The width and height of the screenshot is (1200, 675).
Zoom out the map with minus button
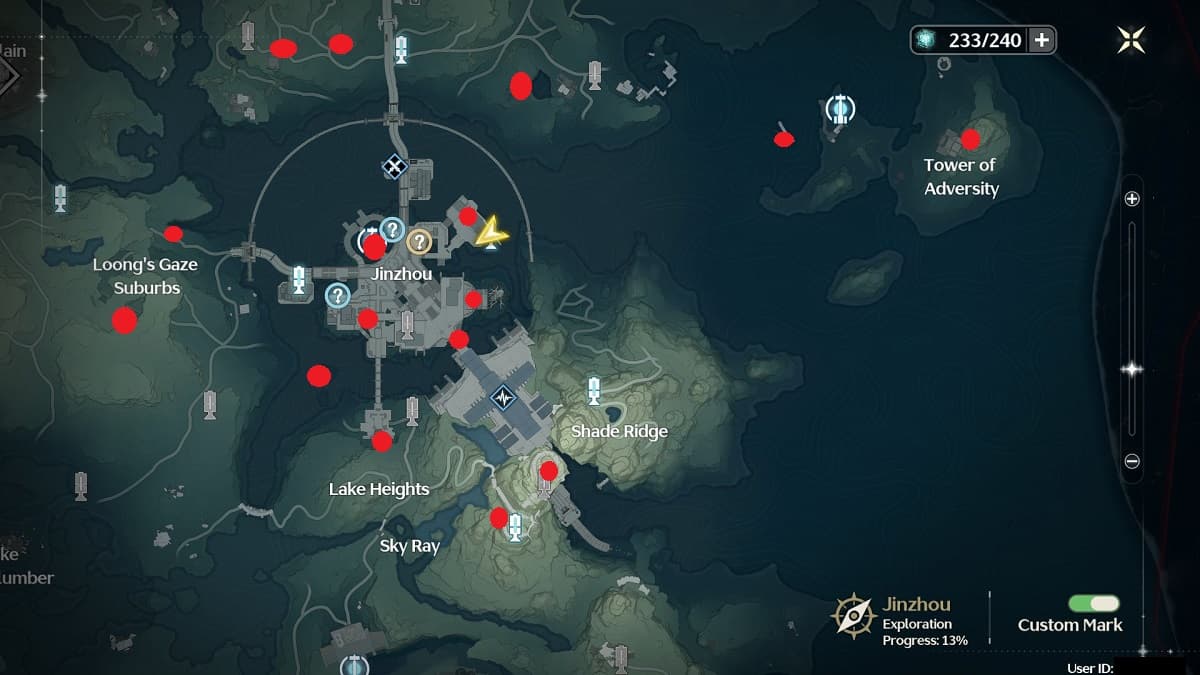1132,462
